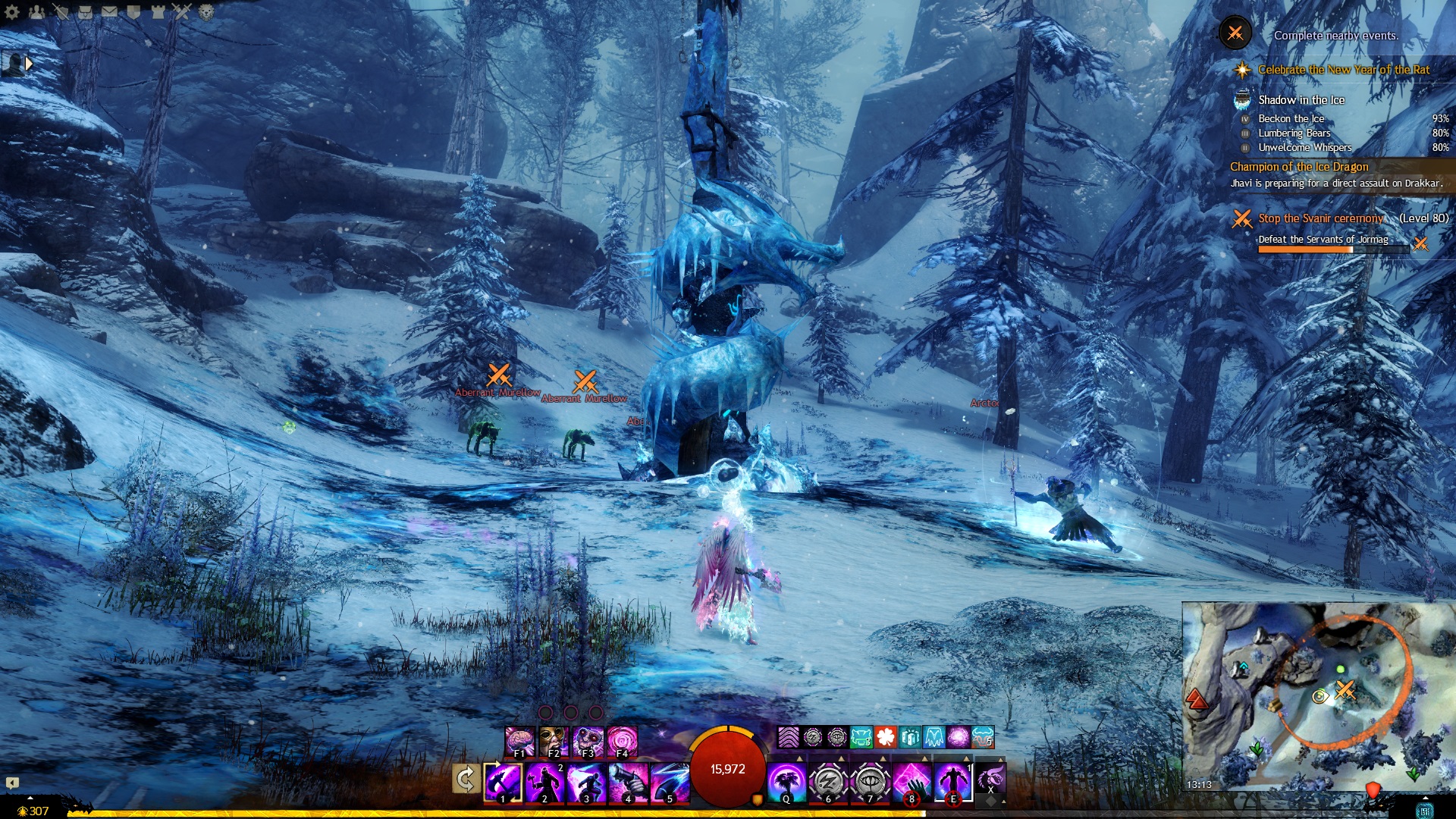Open the contacts and LFG panel
Image resolution: width=1456 pixels, height=819 pixels.
pyautogui.click(x=36, y=11)
